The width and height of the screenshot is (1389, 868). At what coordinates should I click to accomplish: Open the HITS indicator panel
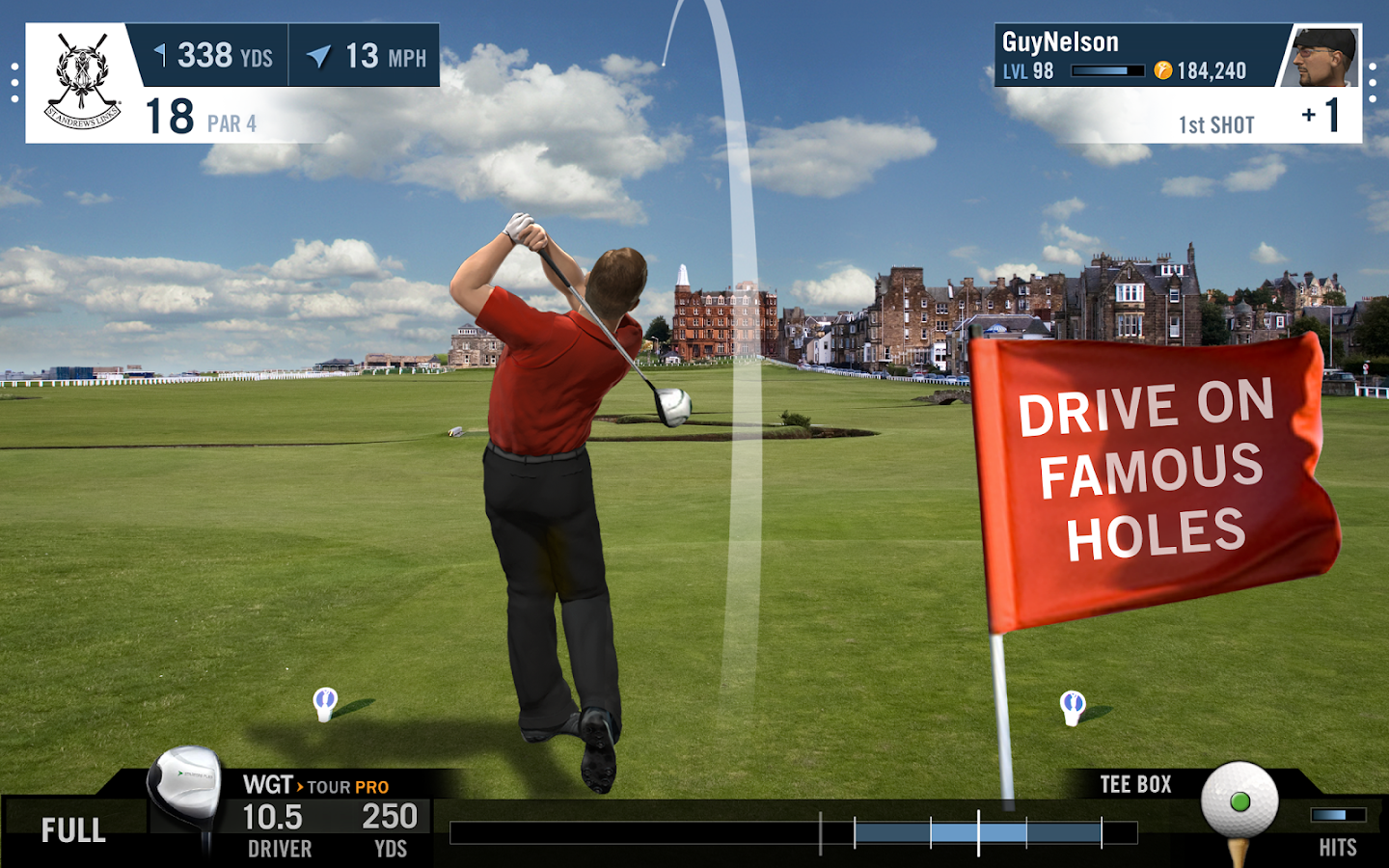tap(1338, 830)
